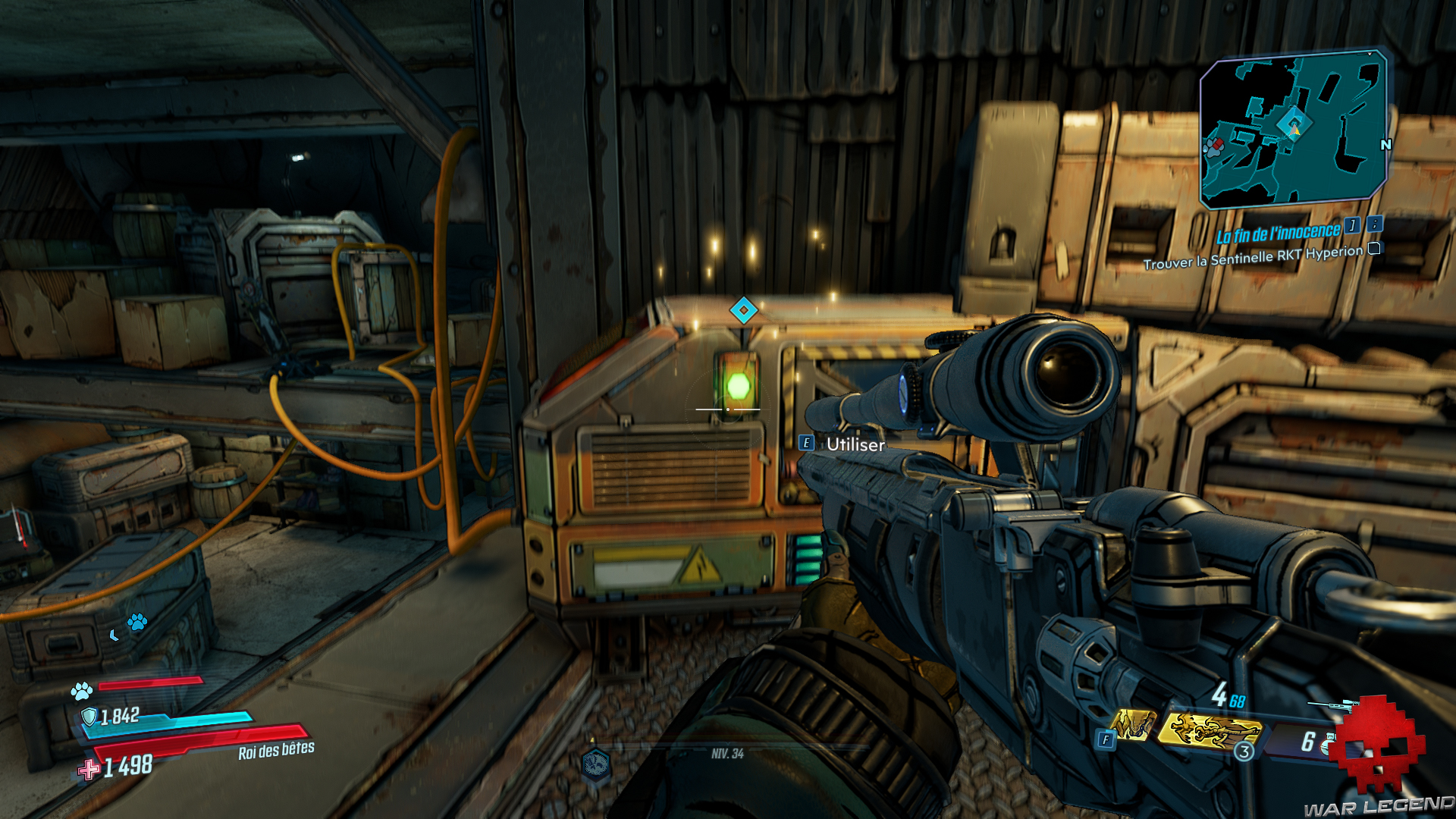Screen dimensions: 1456x819
Task: Click the white pet paw icon
Action: [81, 691]
